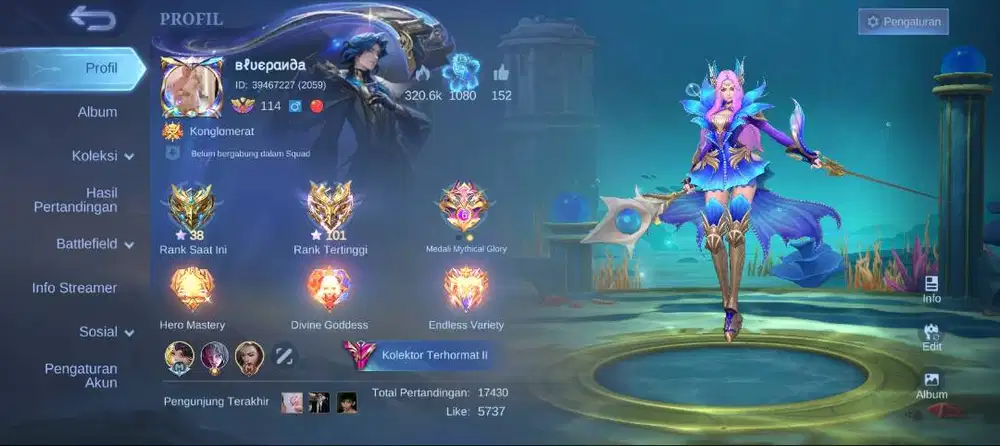The image size is (1000, 446).
Task: Select the Divine Goddess emblem
Action: coord(329,291)
